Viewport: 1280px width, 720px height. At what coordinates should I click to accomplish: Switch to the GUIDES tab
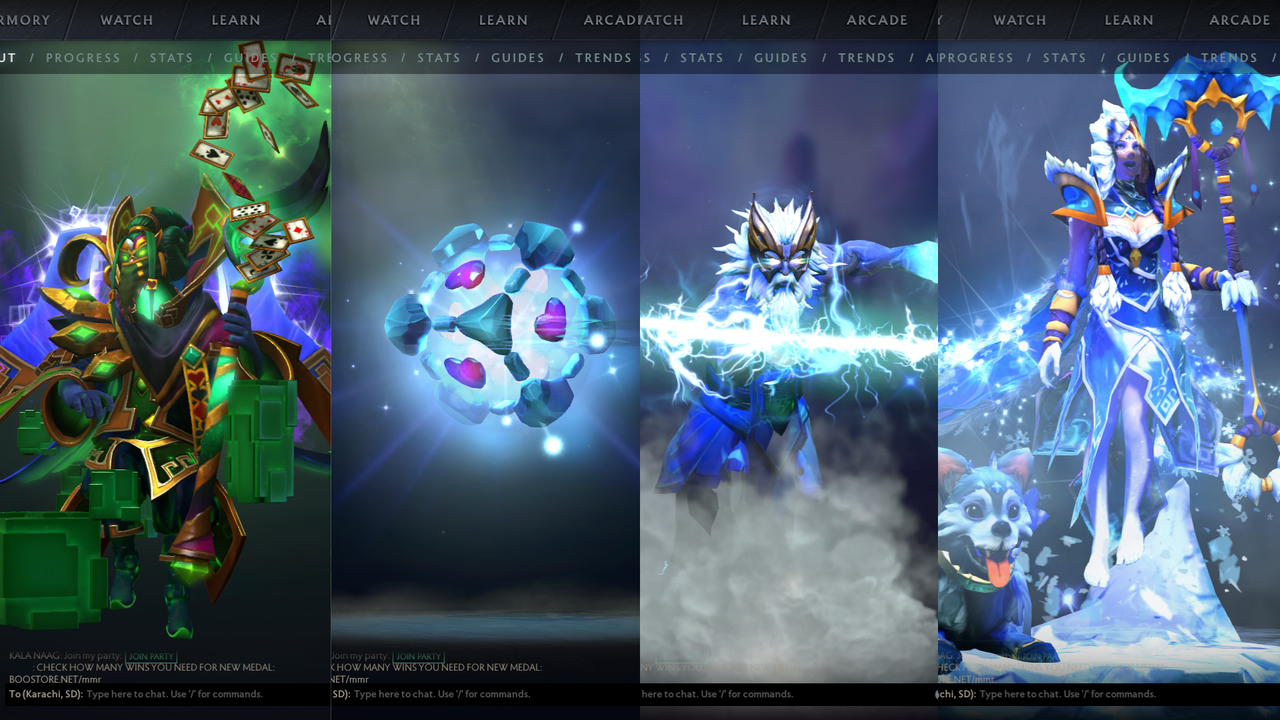pos(249,58)
